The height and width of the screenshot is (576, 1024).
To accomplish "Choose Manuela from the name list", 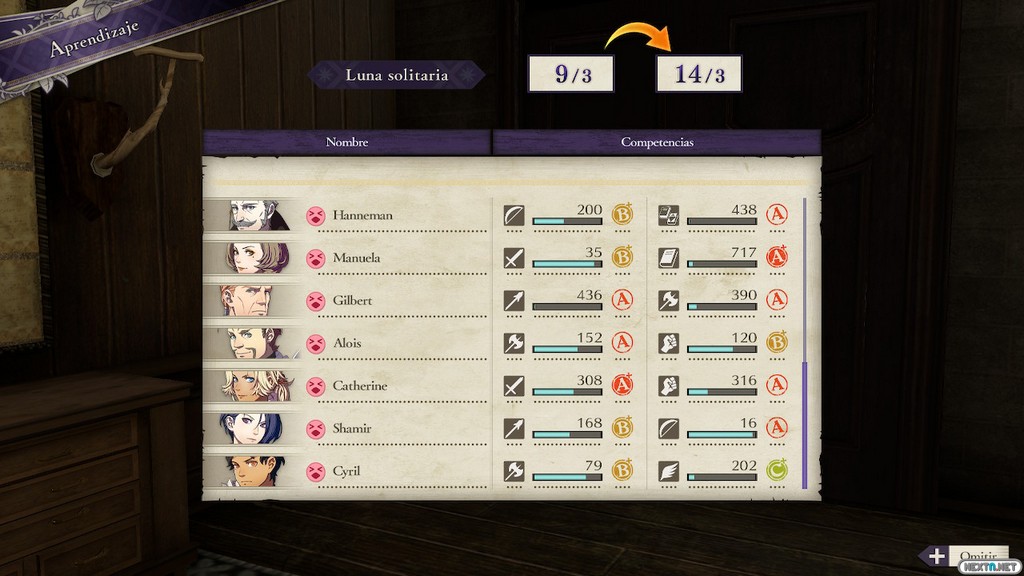I will 356,258.
